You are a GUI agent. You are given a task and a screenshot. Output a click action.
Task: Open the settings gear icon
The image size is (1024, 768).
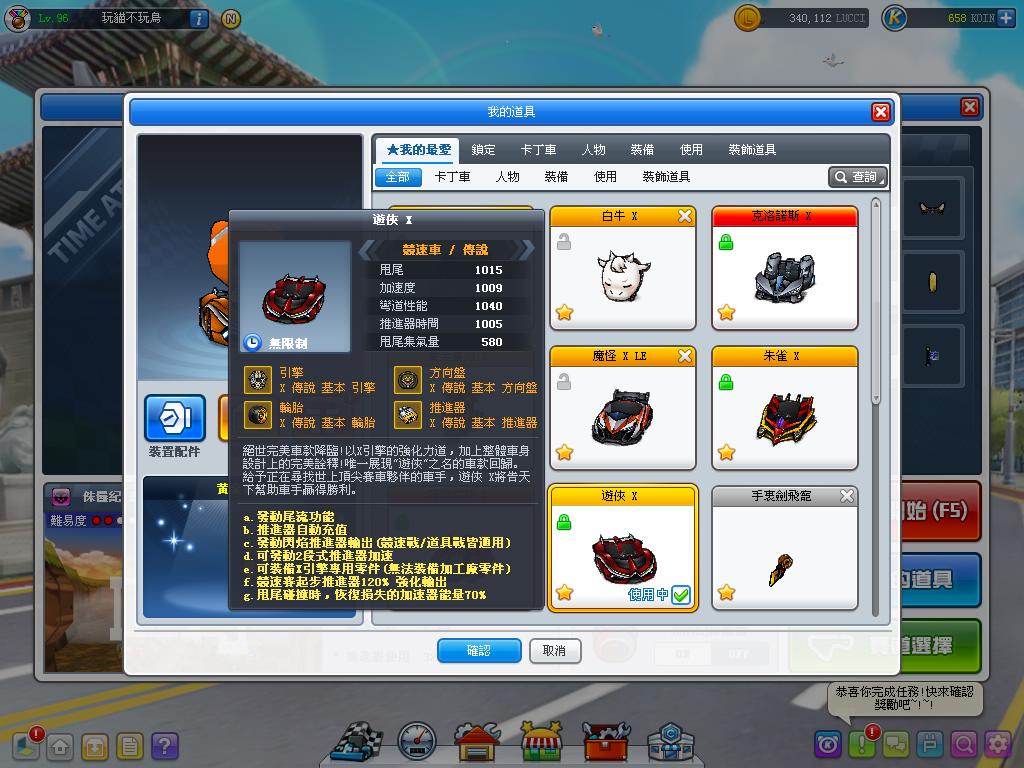(998, 744)
